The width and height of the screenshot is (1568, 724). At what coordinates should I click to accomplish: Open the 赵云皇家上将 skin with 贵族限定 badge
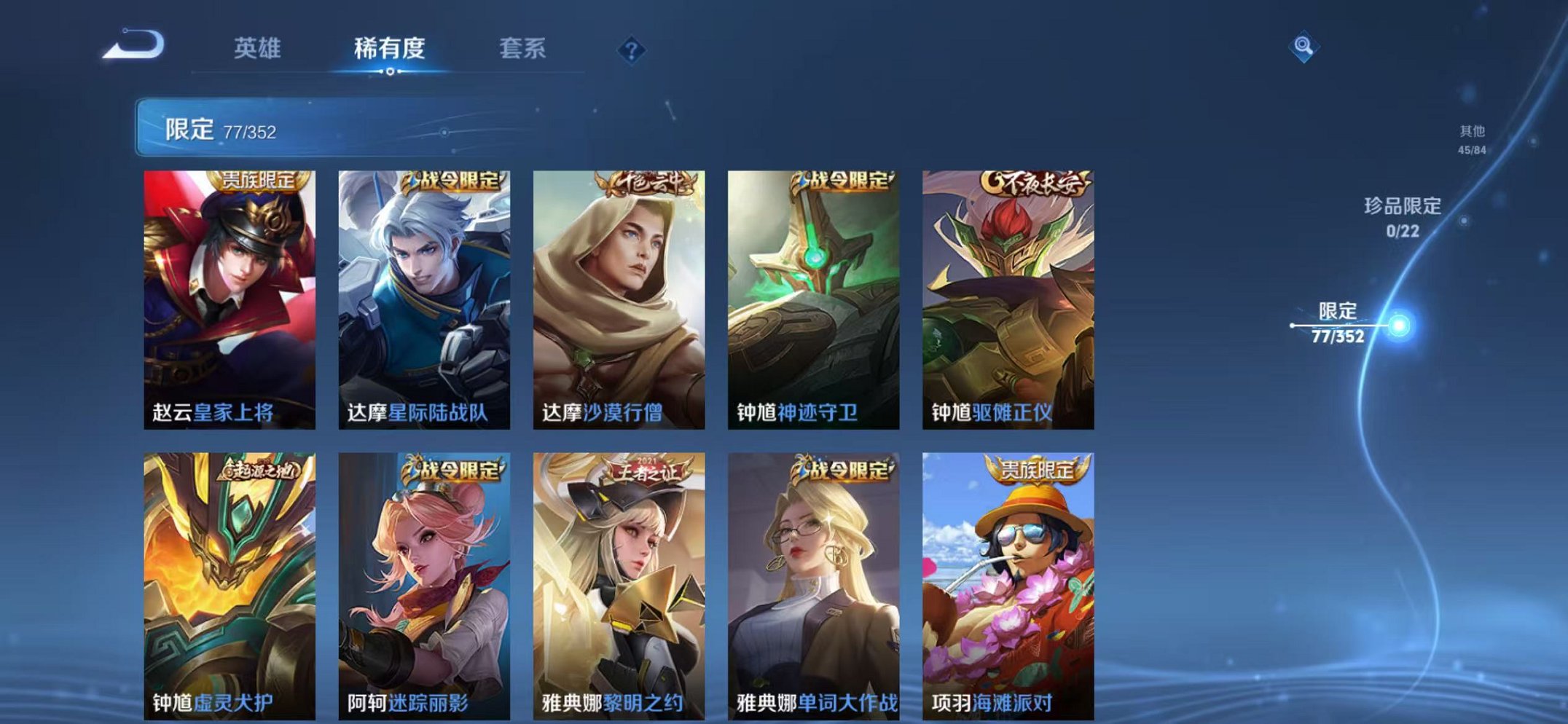point(229,291)
